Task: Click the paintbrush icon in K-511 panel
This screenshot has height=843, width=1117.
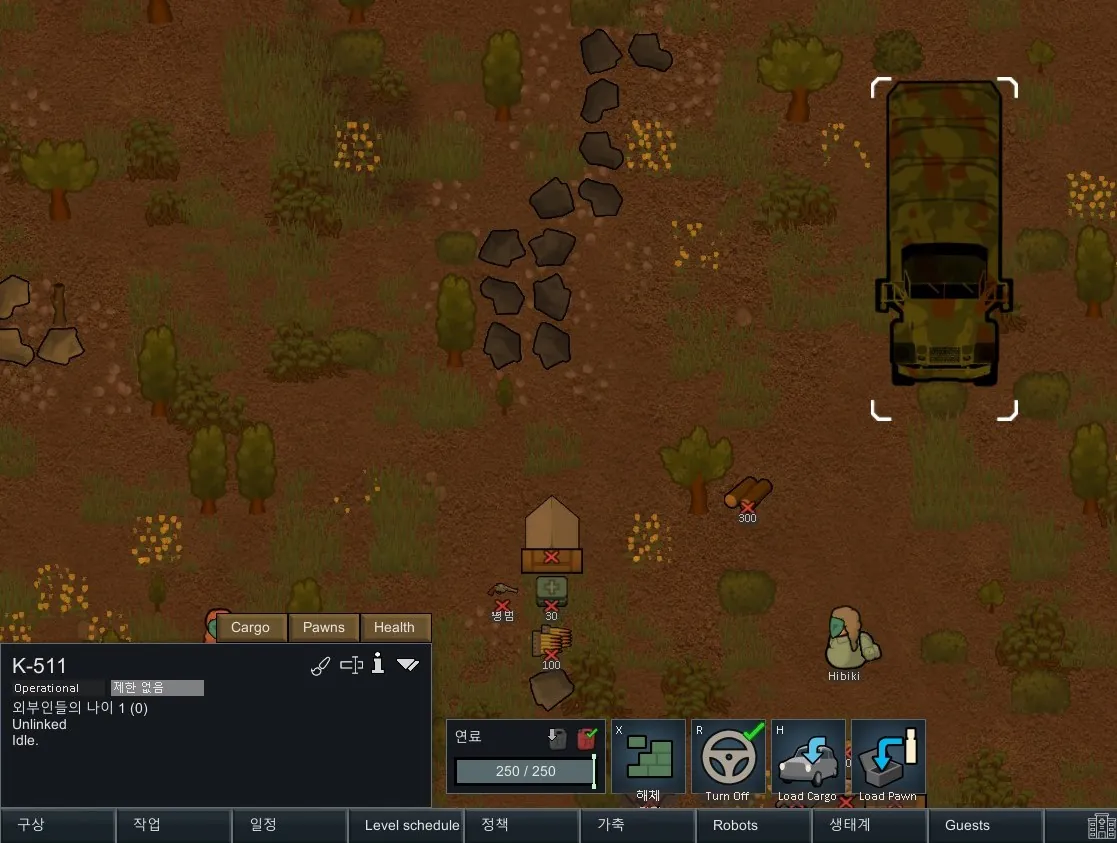Action: pos(320,666)
